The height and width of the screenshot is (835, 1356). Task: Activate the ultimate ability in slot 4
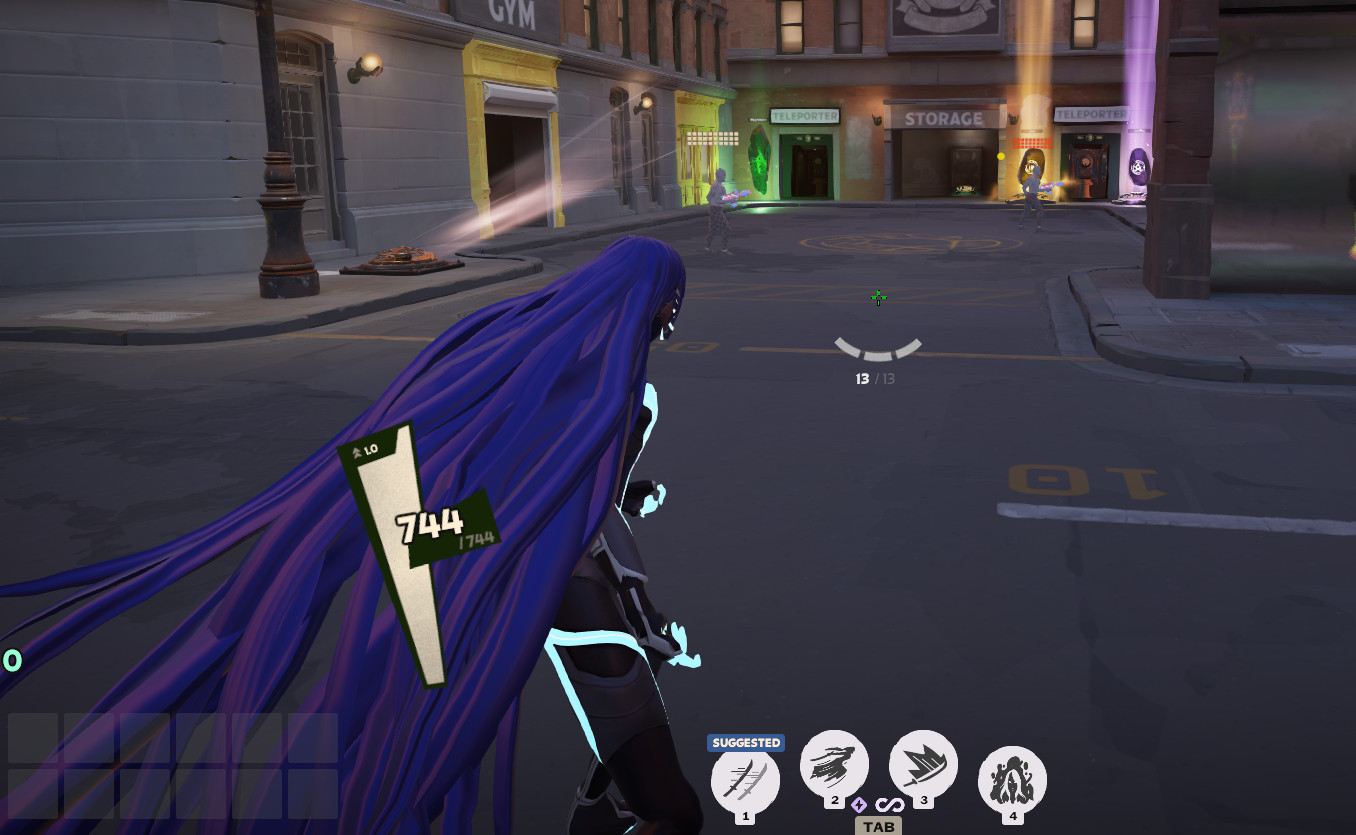point(1013,776)
